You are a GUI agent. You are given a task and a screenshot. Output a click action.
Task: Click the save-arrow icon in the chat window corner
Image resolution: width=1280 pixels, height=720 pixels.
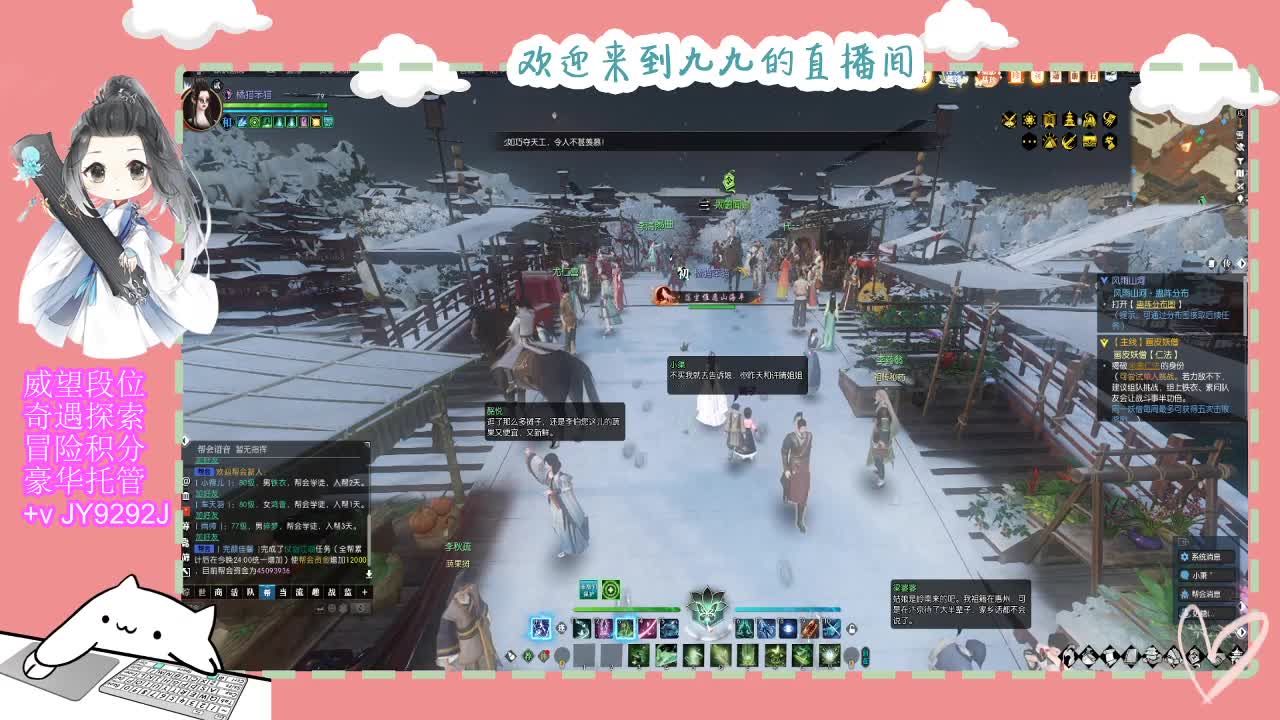369,572
